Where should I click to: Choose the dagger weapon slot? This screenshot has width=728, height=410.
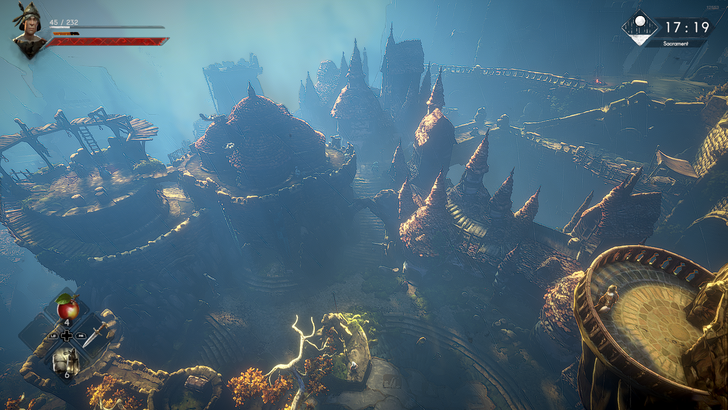pos(94,334)
